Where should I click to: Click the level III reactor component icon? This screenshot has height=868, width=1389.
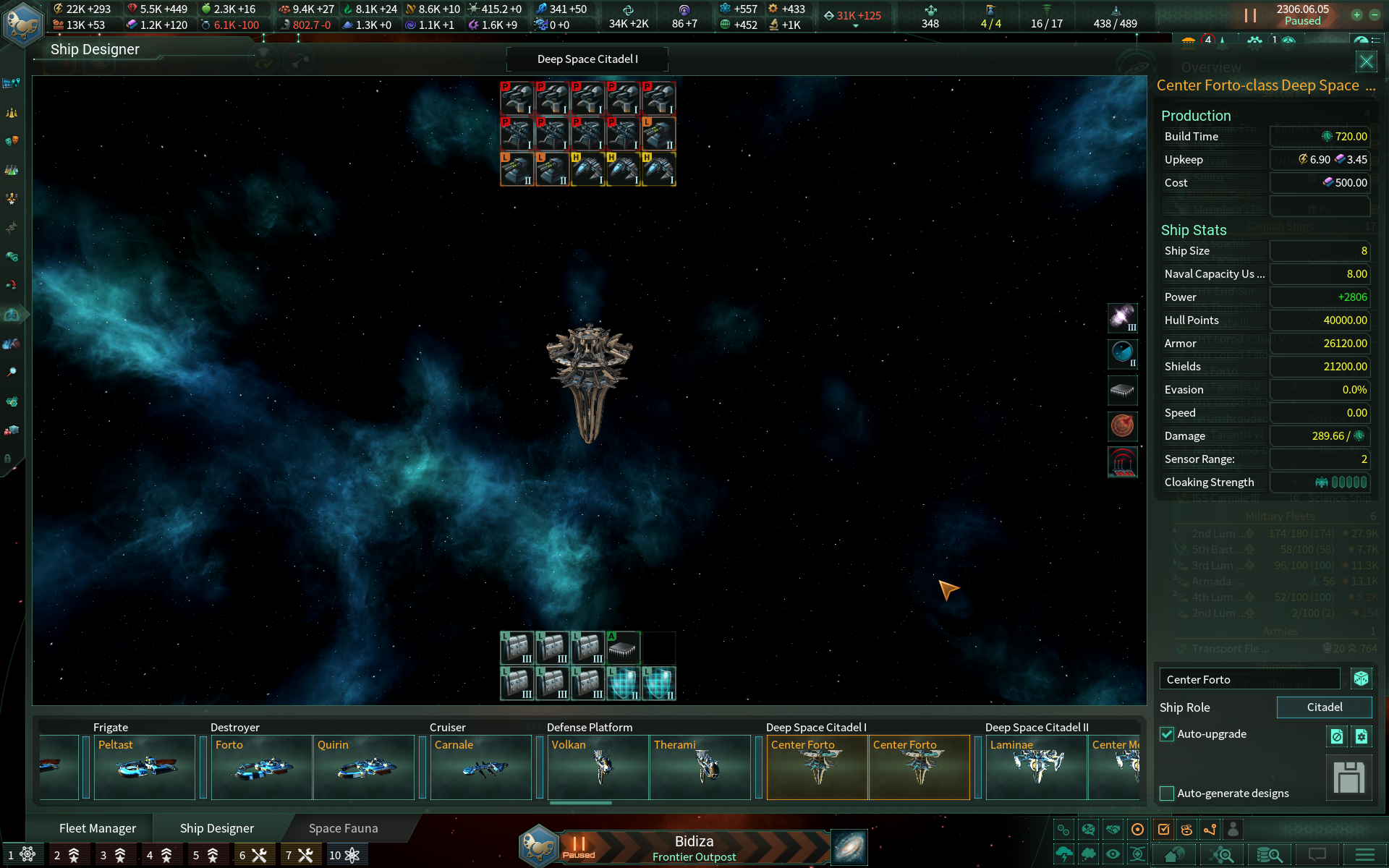(1122, 318)
